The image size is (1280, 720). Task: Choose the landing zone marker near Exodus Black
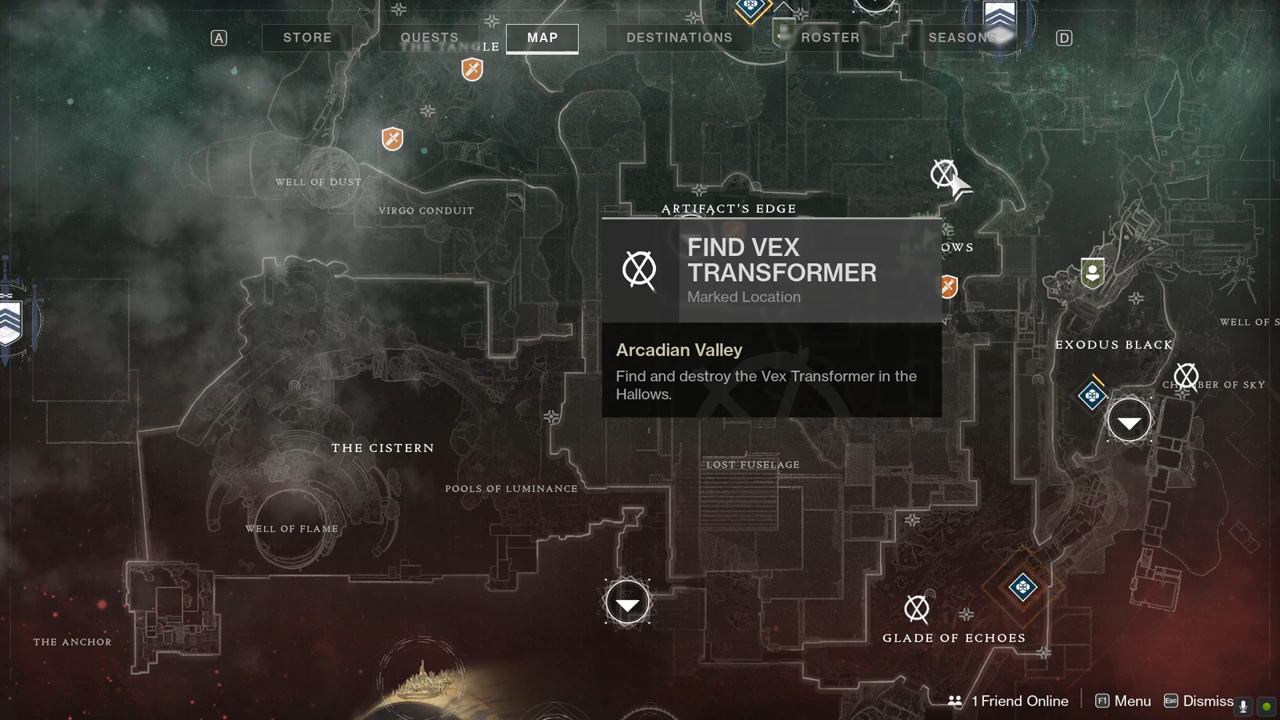pyautogui.click(x=1129, y=422)
